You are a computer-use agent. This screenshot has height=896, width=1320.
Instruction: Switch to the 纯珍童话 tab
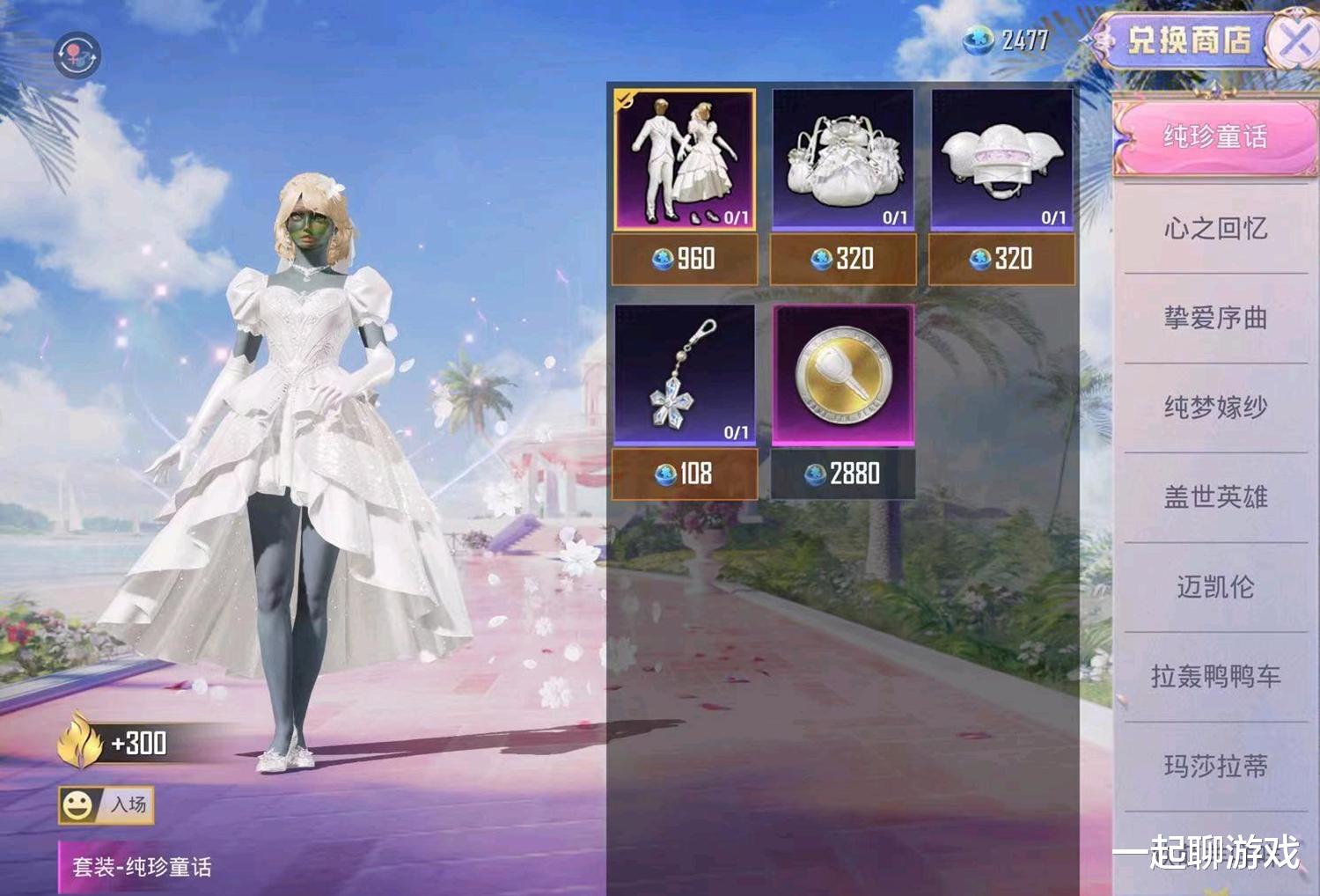tap(1214, 137)
